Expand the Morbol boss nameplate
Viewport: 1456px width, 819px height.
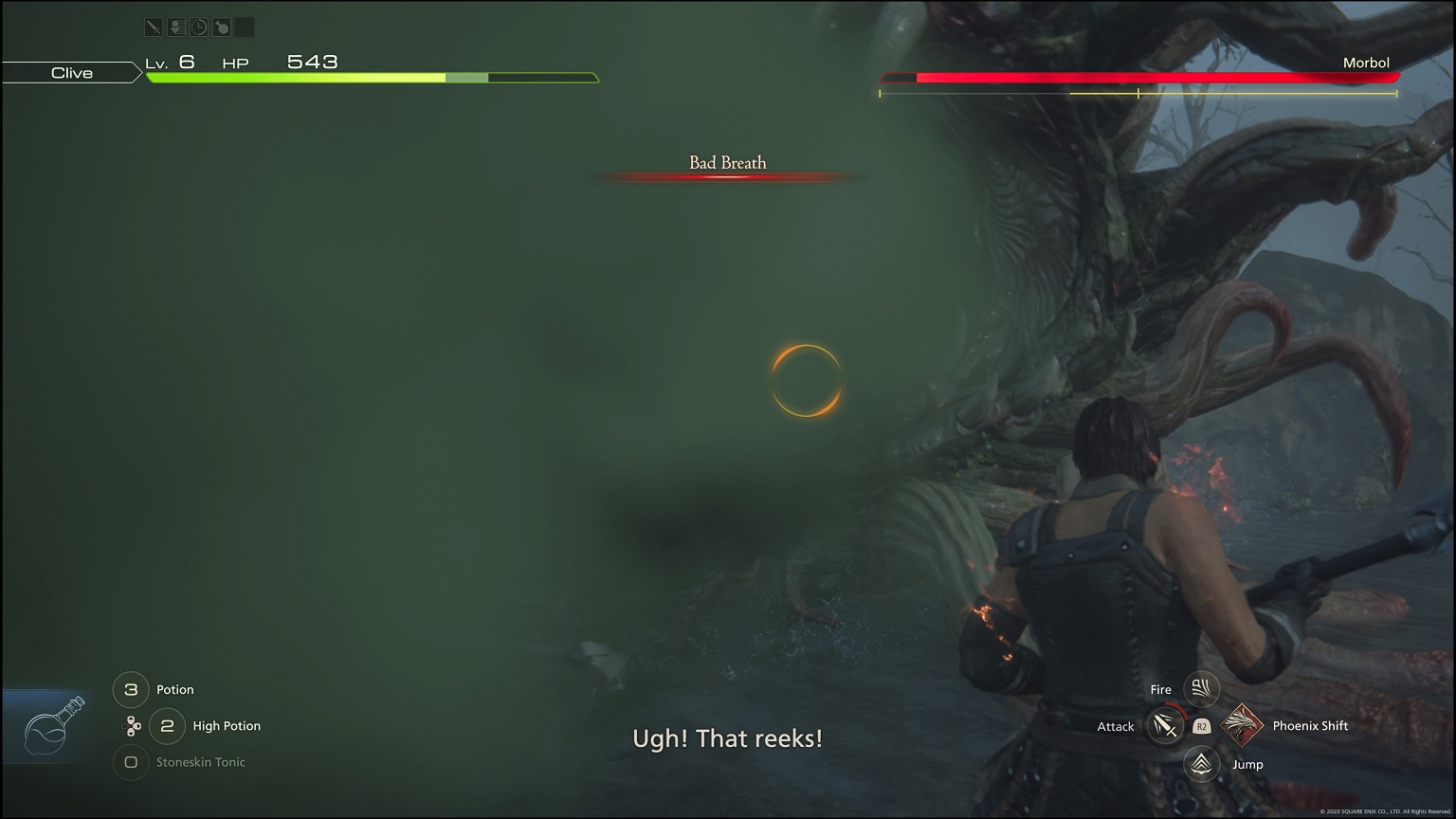[1137, 78]
